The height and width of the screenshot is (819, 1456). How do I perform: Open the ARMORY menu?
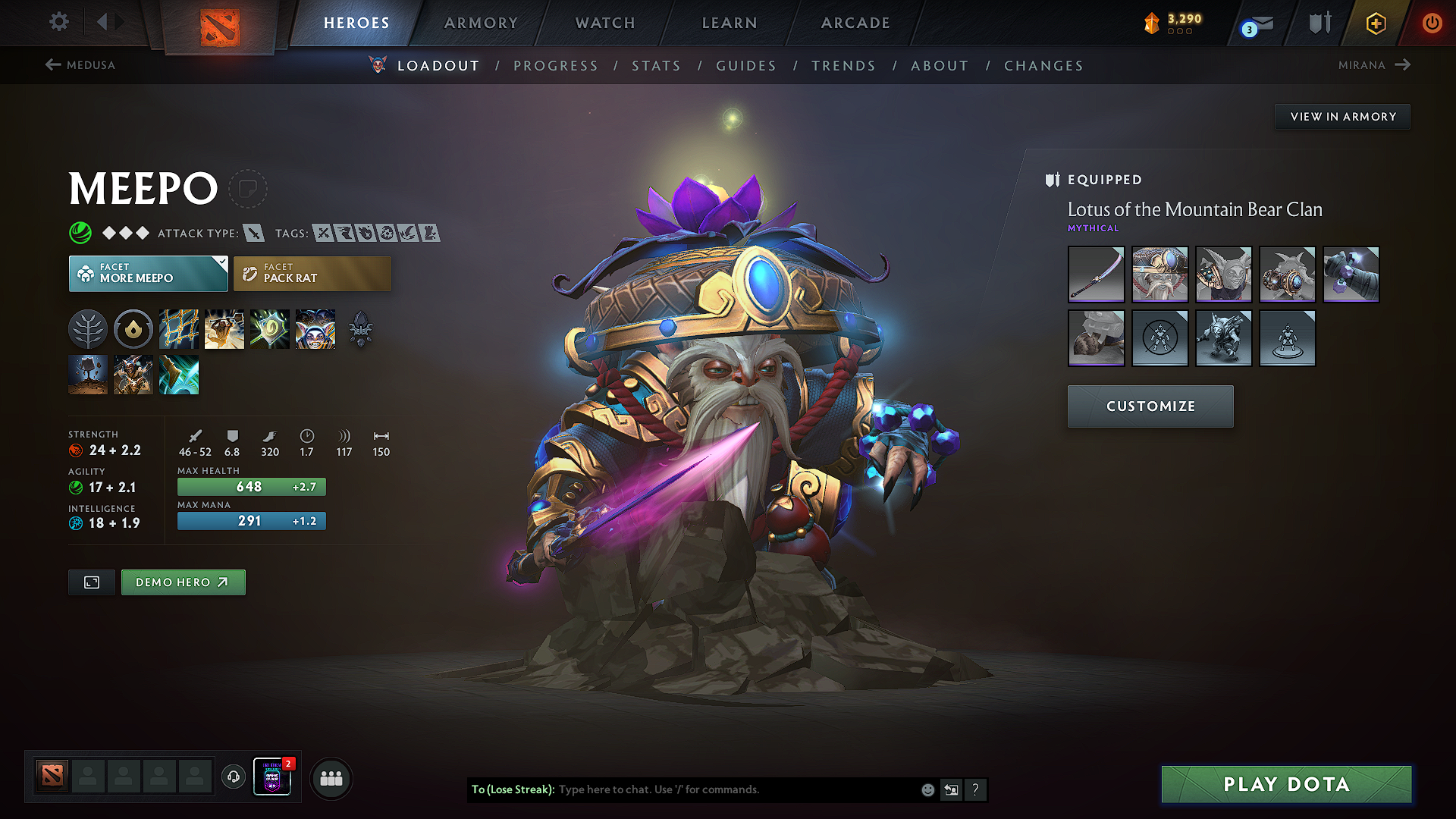[x=480, y=23]
